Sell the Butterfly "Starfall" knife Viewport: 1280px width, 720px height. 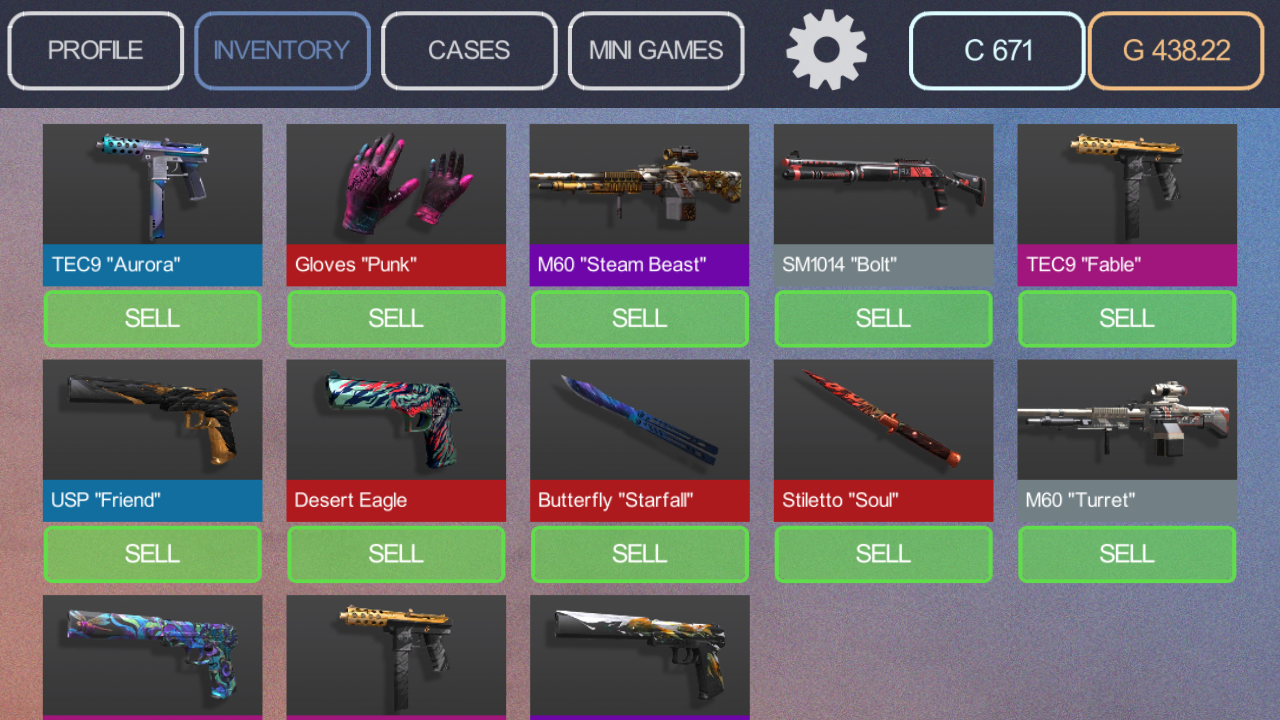[639, 553]
